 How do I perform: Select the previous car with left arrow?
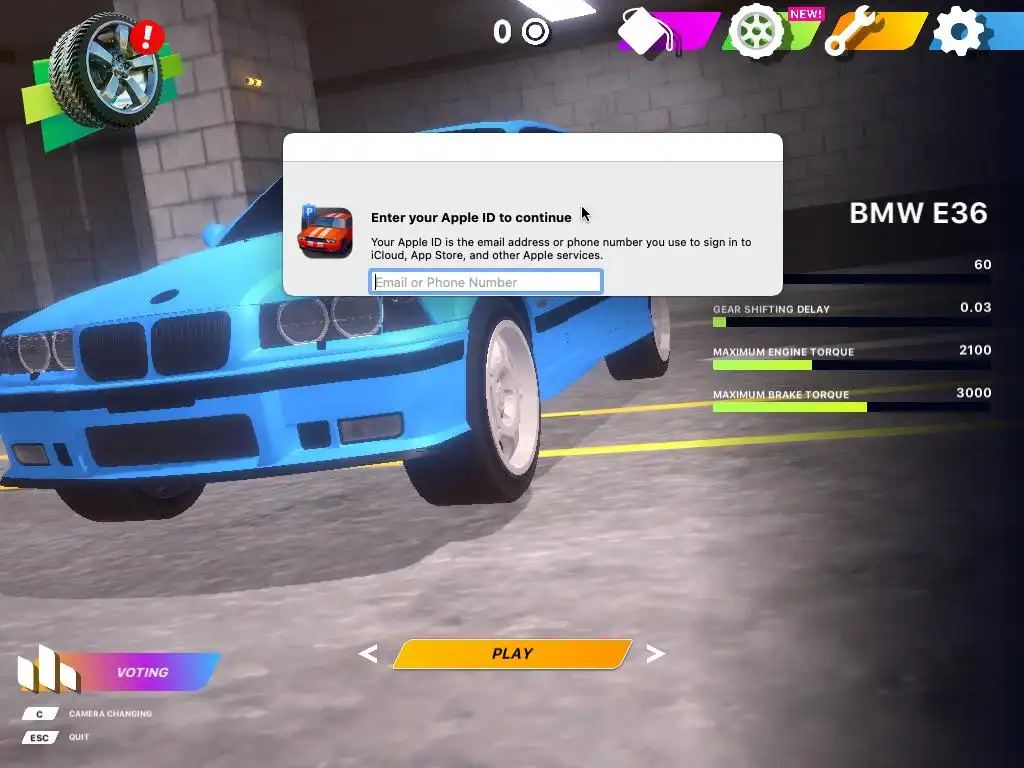(x=368, y=654)
